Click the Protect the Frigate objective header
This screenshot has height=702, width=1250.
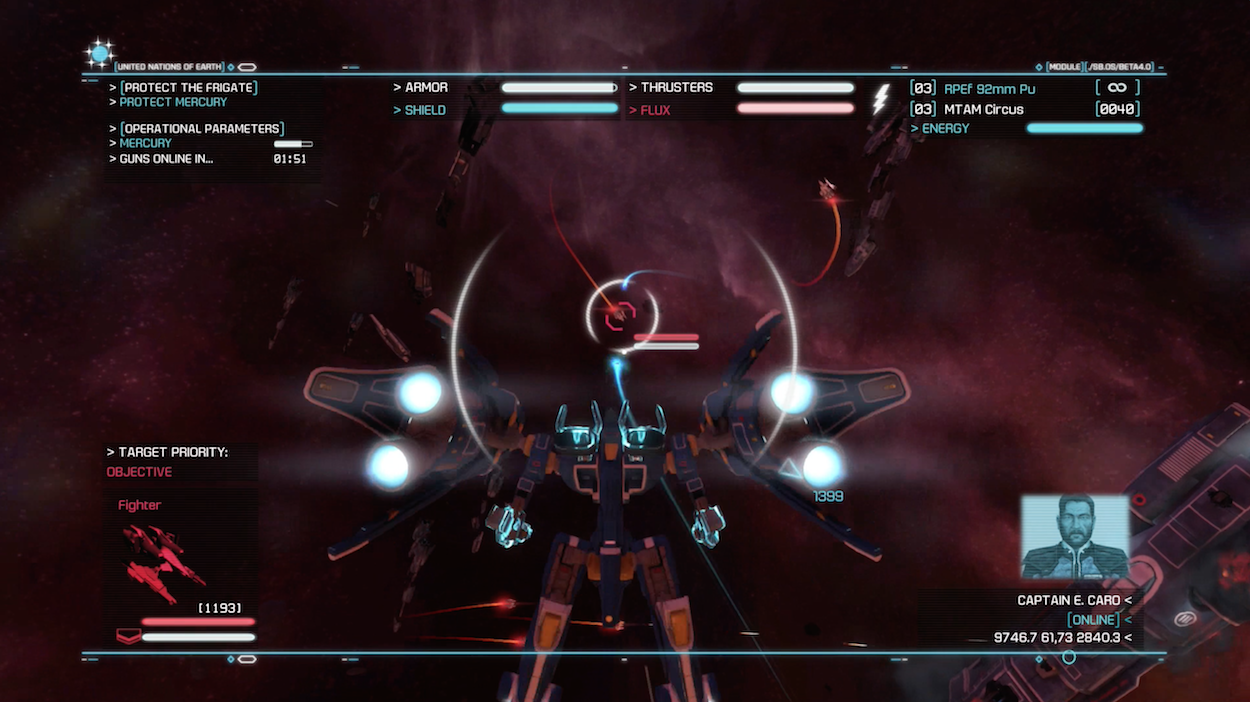pyautogui.click(x=188, y=88)
